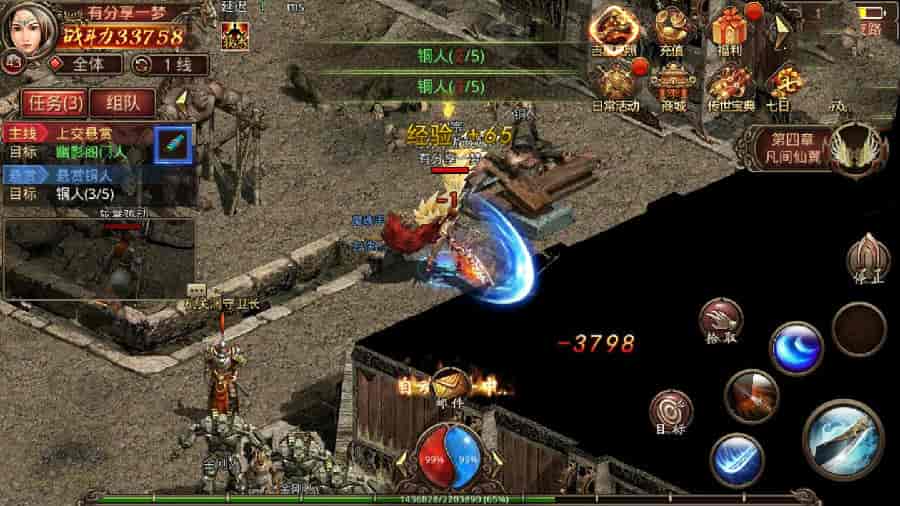Tap the 目标 target selection button
Image resolution: width=900 pixels, height=506 pixels.
[670, 412]
